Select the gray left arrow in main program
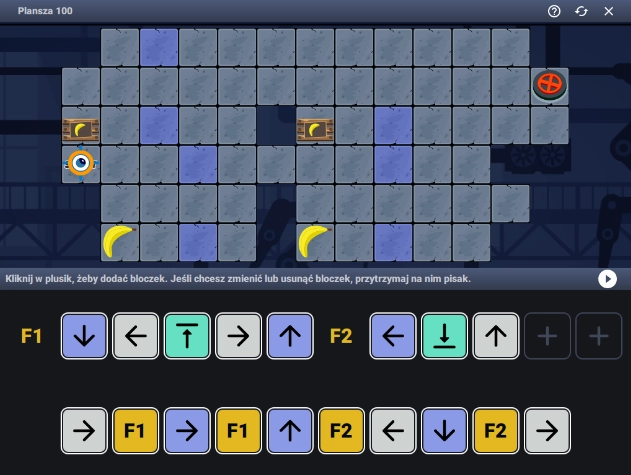This screenshot has height=475, width=631. click(x=394, y=432)
